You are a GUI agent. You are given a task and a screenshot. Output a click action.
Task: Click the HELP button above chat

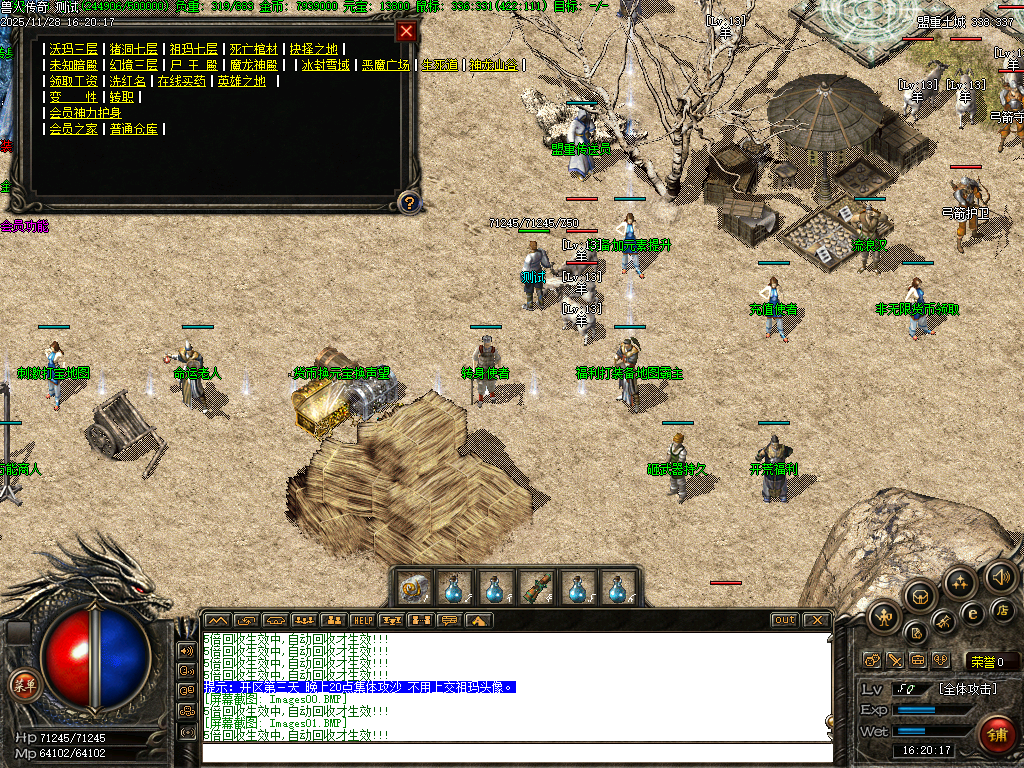click(362, 620)
